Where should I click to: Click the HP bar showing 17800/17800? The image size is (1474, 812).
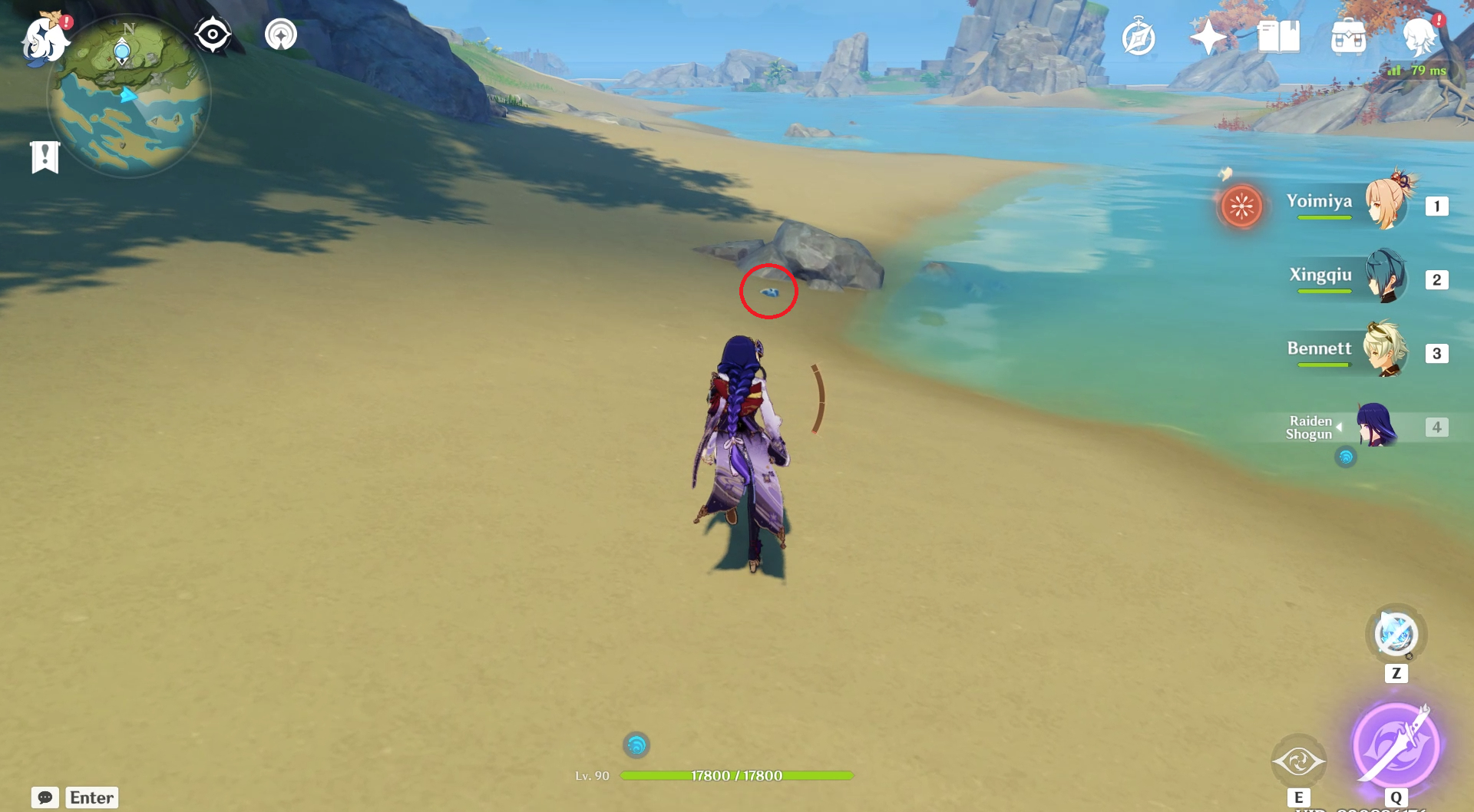pos(737,775)
